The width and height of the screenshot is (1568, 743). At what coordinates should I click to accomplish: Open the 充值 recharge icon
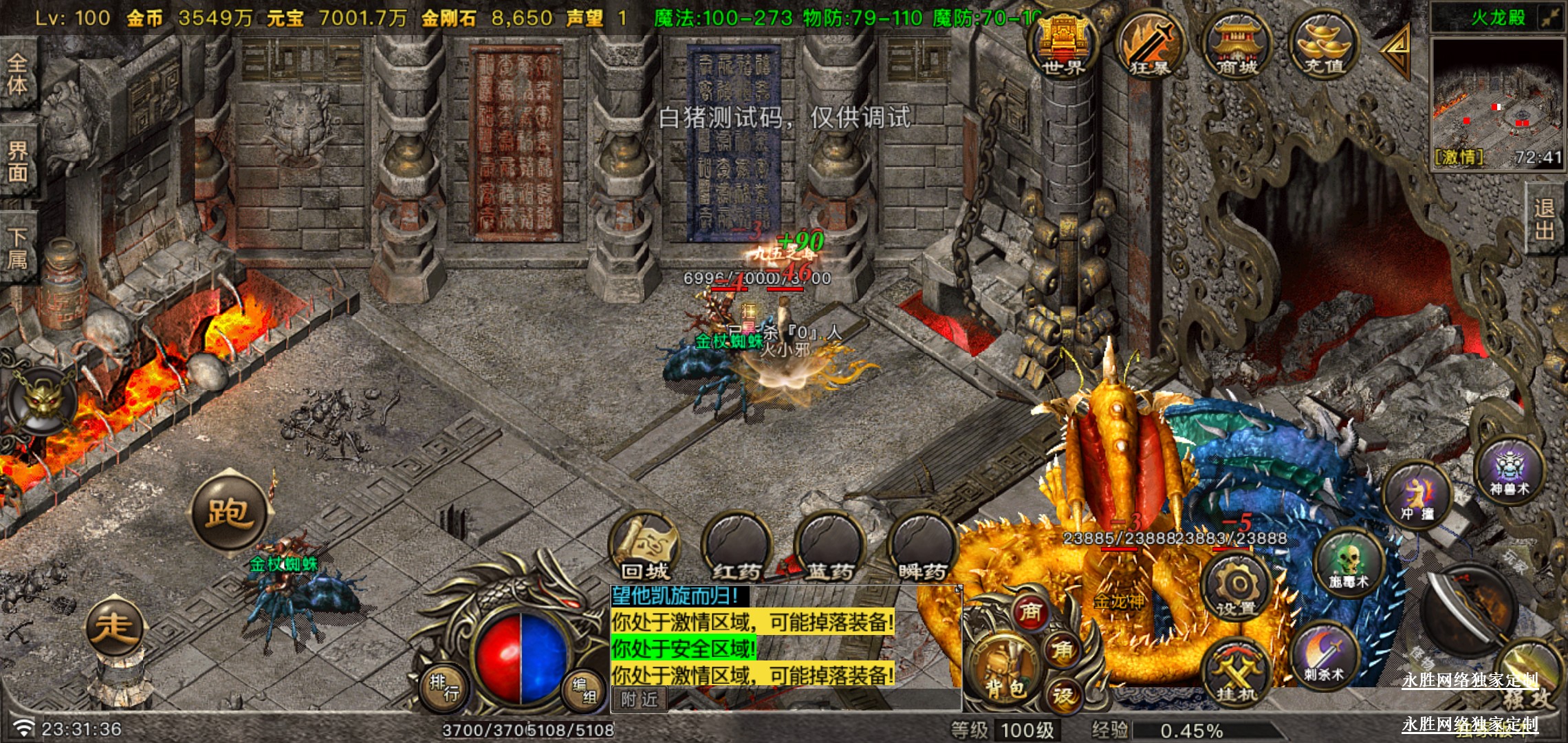click(x=1324, y=45)
